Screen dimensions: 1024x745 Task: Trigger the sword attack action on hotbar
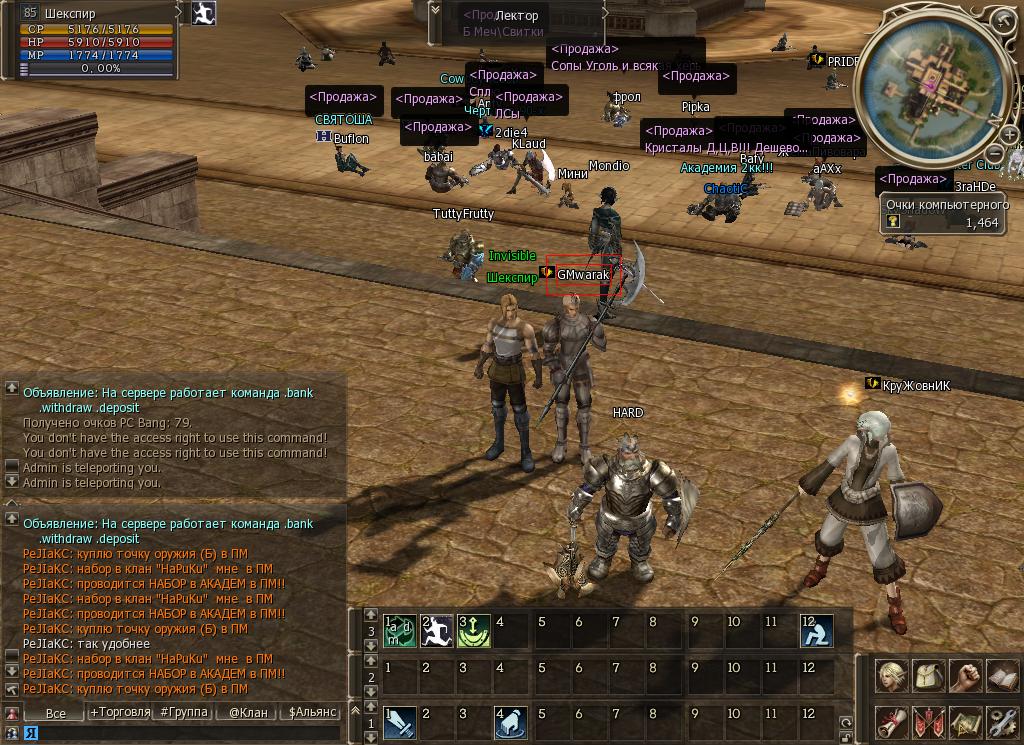click(400, 722)
